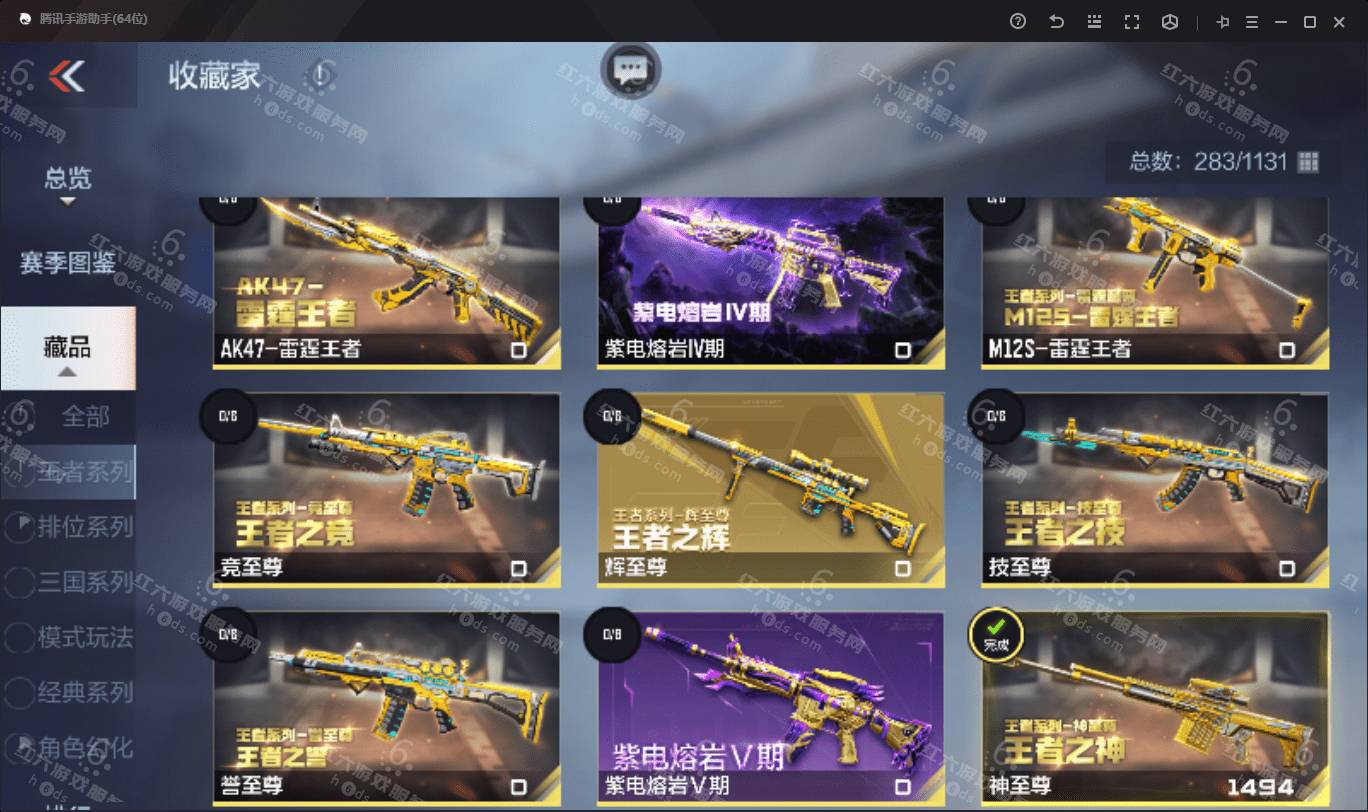This screenshot has height=812, width=1368.
Task: Select the 藏品 tab
Action: [x=68, y=347]
